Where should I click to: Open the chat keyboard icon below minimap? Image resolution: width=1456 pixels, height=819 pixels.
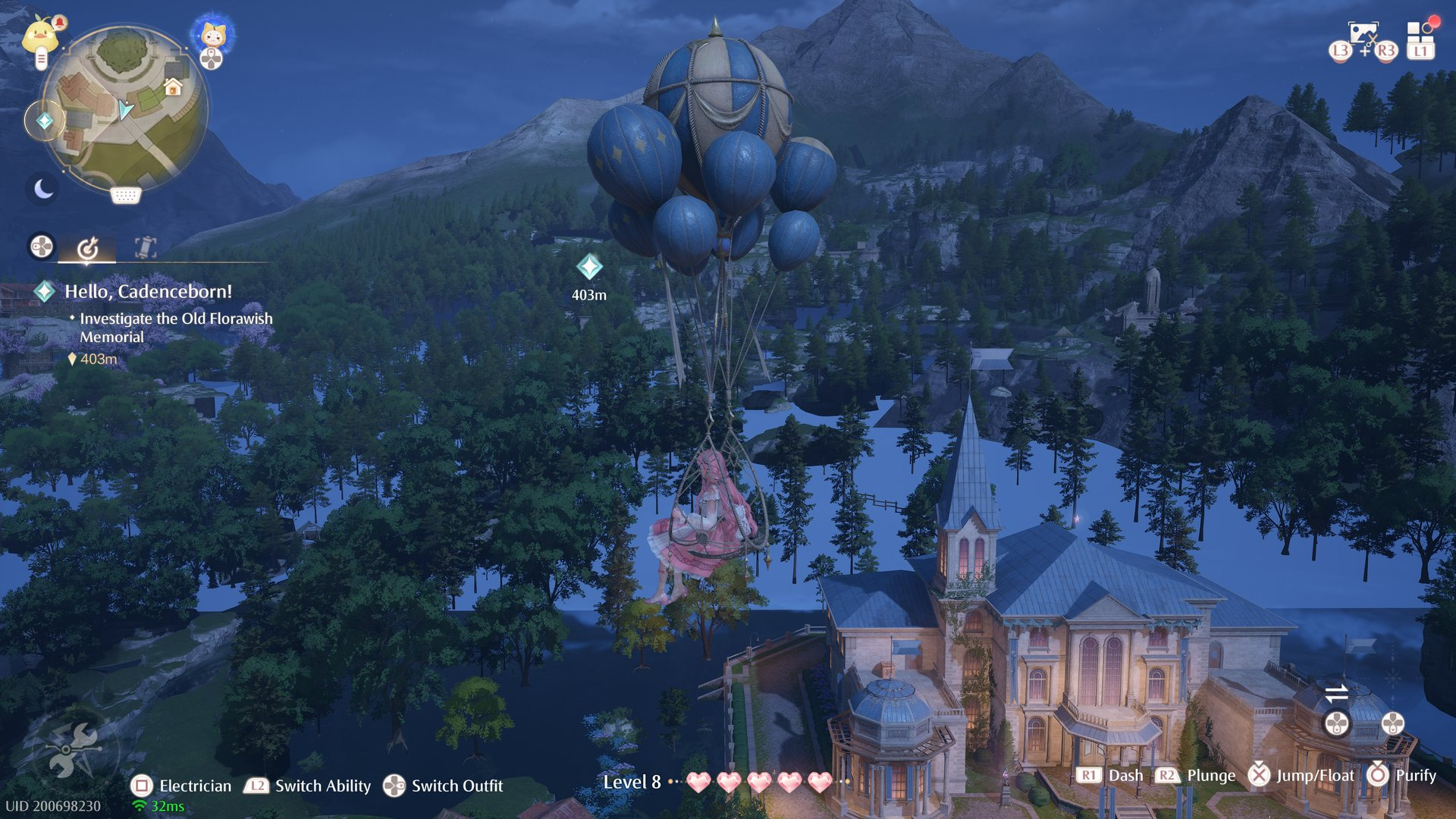125,196
